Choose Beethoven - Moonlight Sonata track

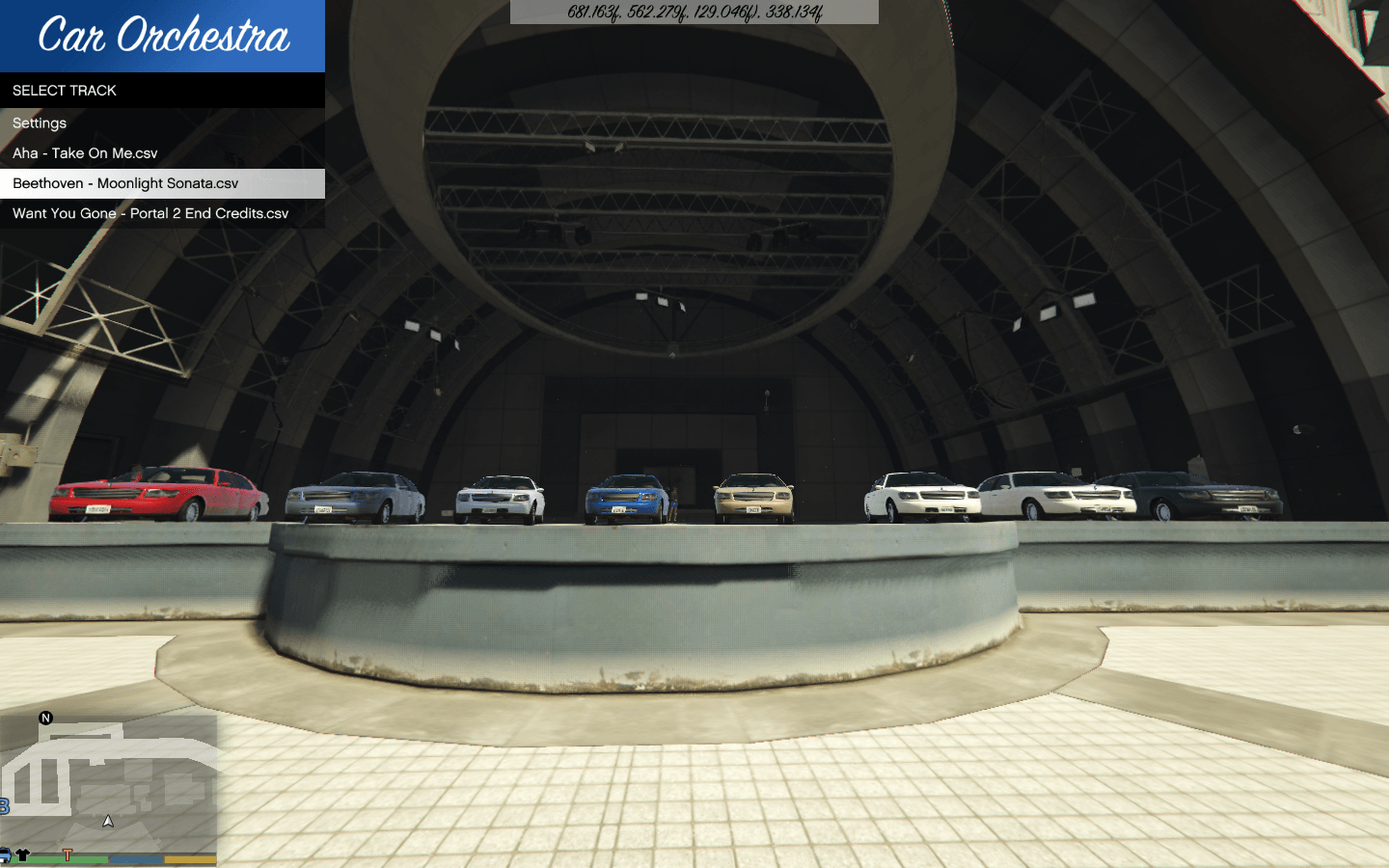click(x=125, y=183)
